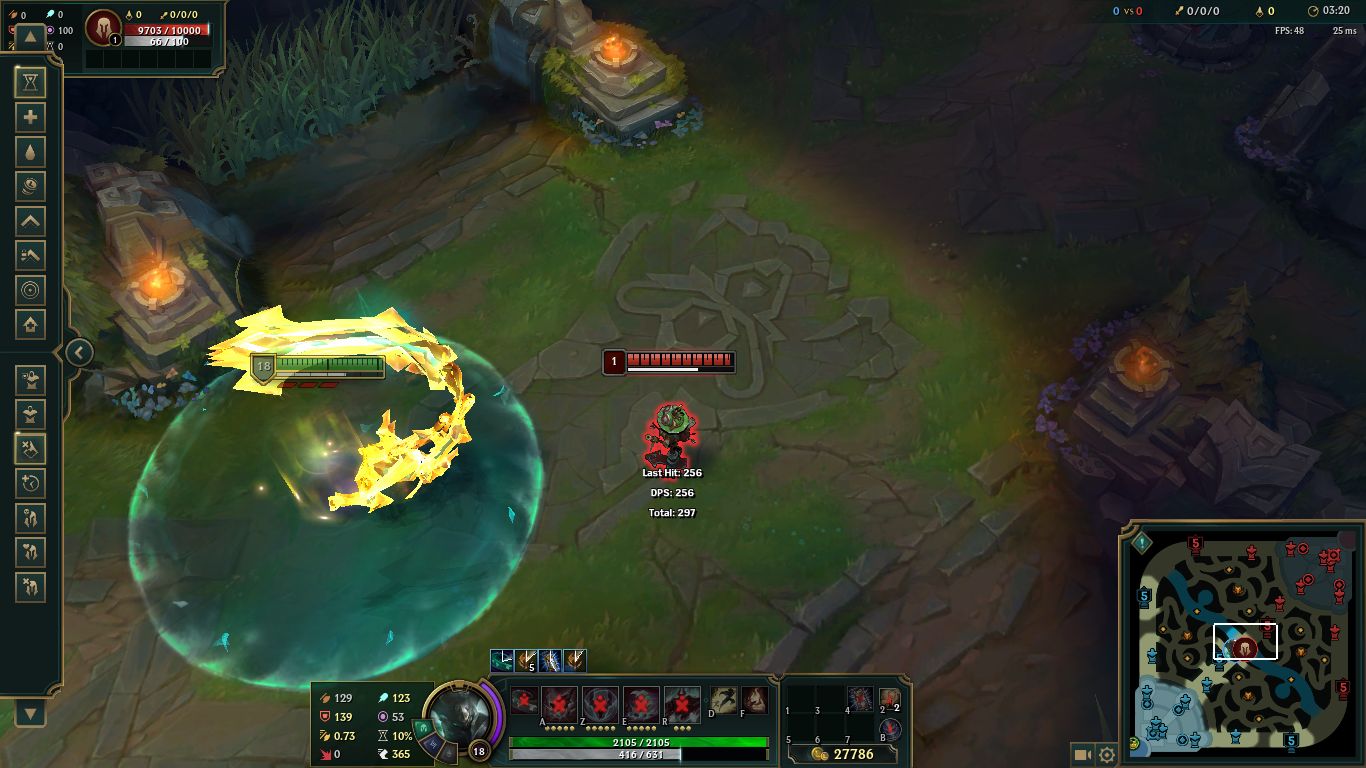Toggle camera lock with the camera icon
This screenshot has width=1366, height=768.
point(1085,755)
